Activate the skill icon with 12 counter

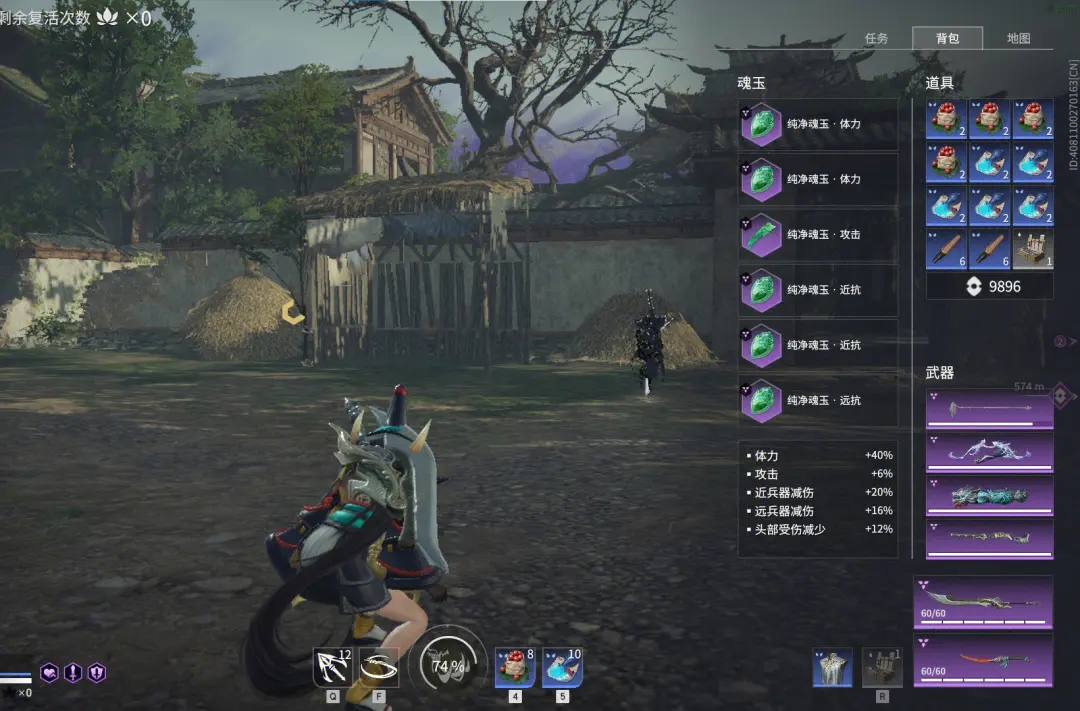pos(332,667)
